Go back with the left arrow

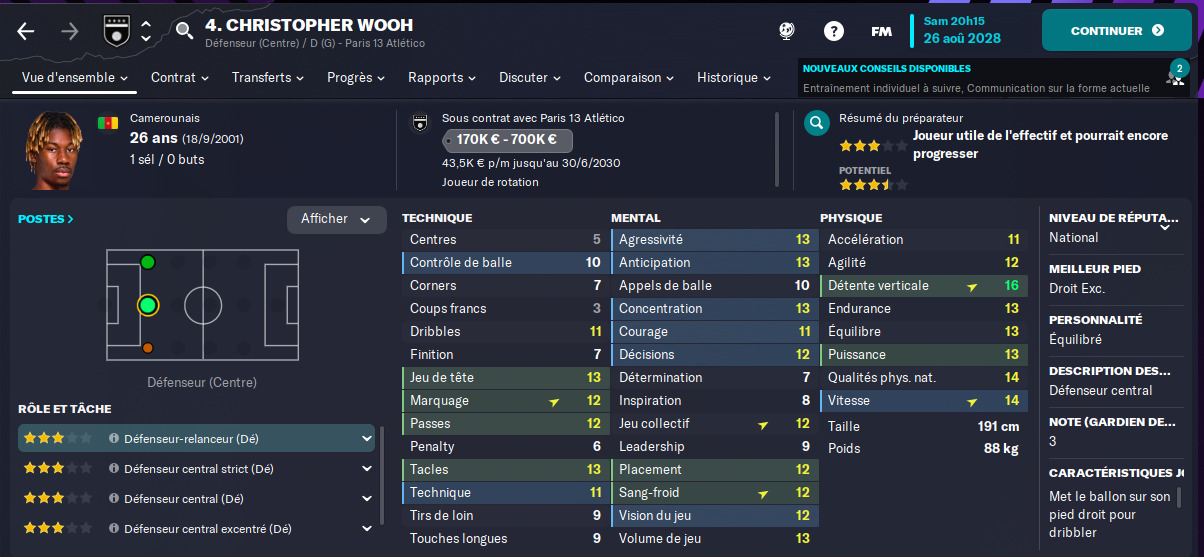(26, 31)
